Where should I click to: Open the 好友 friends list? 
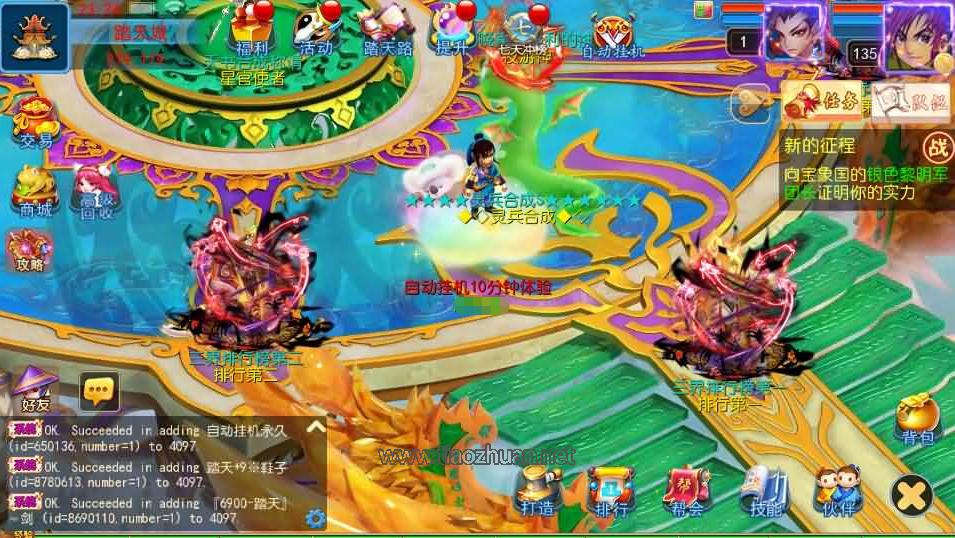35,390
